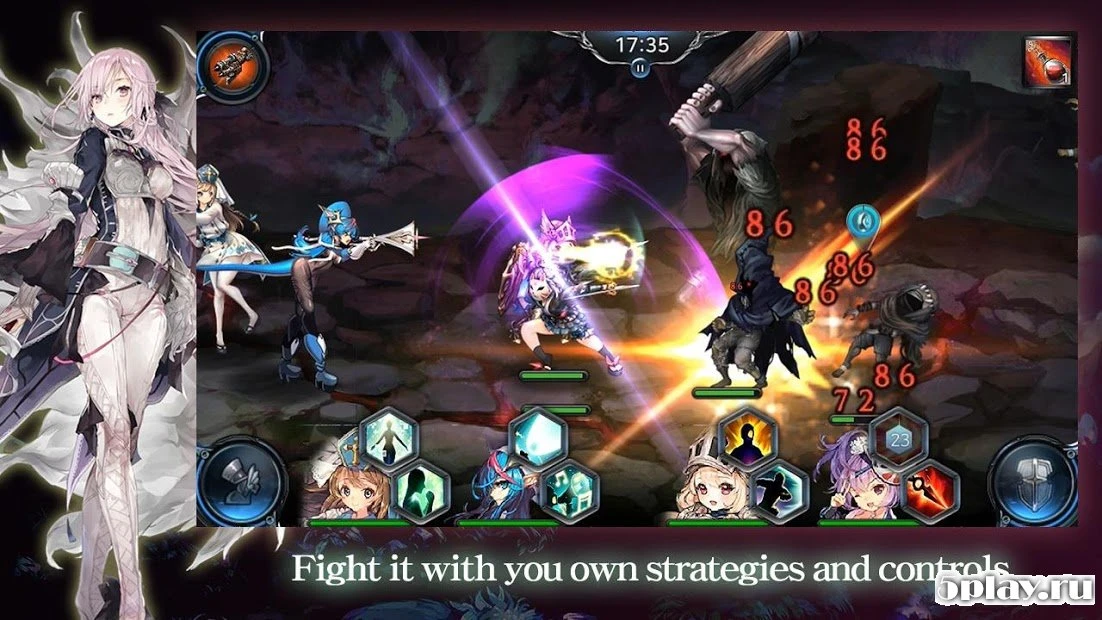Activate the red spear strike skill
The width and height of the screenshot is (1102, 620).
point(929,491)
